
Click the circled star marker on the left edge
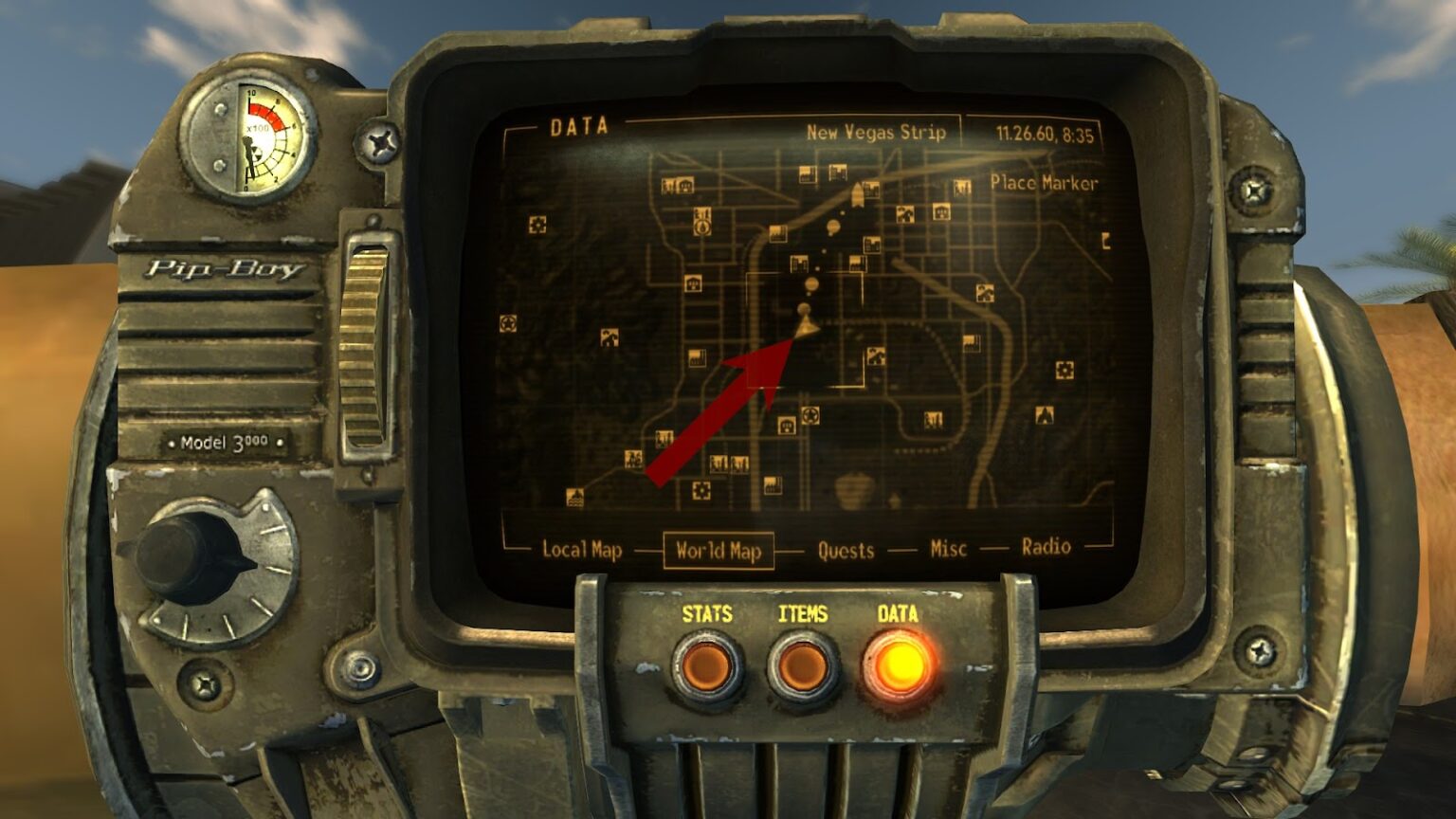point(507,323)
